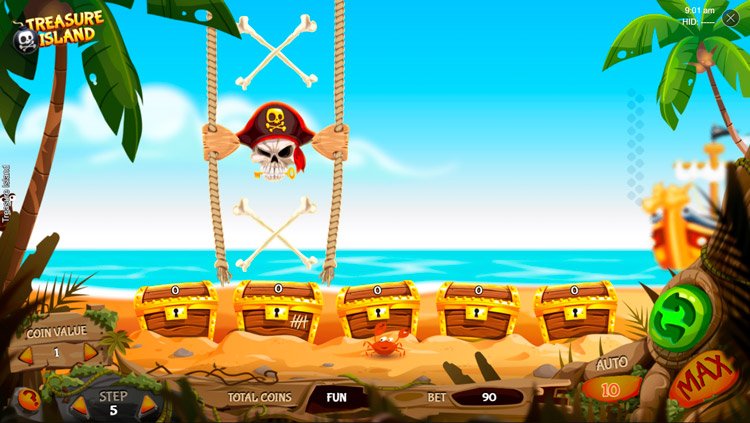Close the game with the X button

tap(731, 18)
